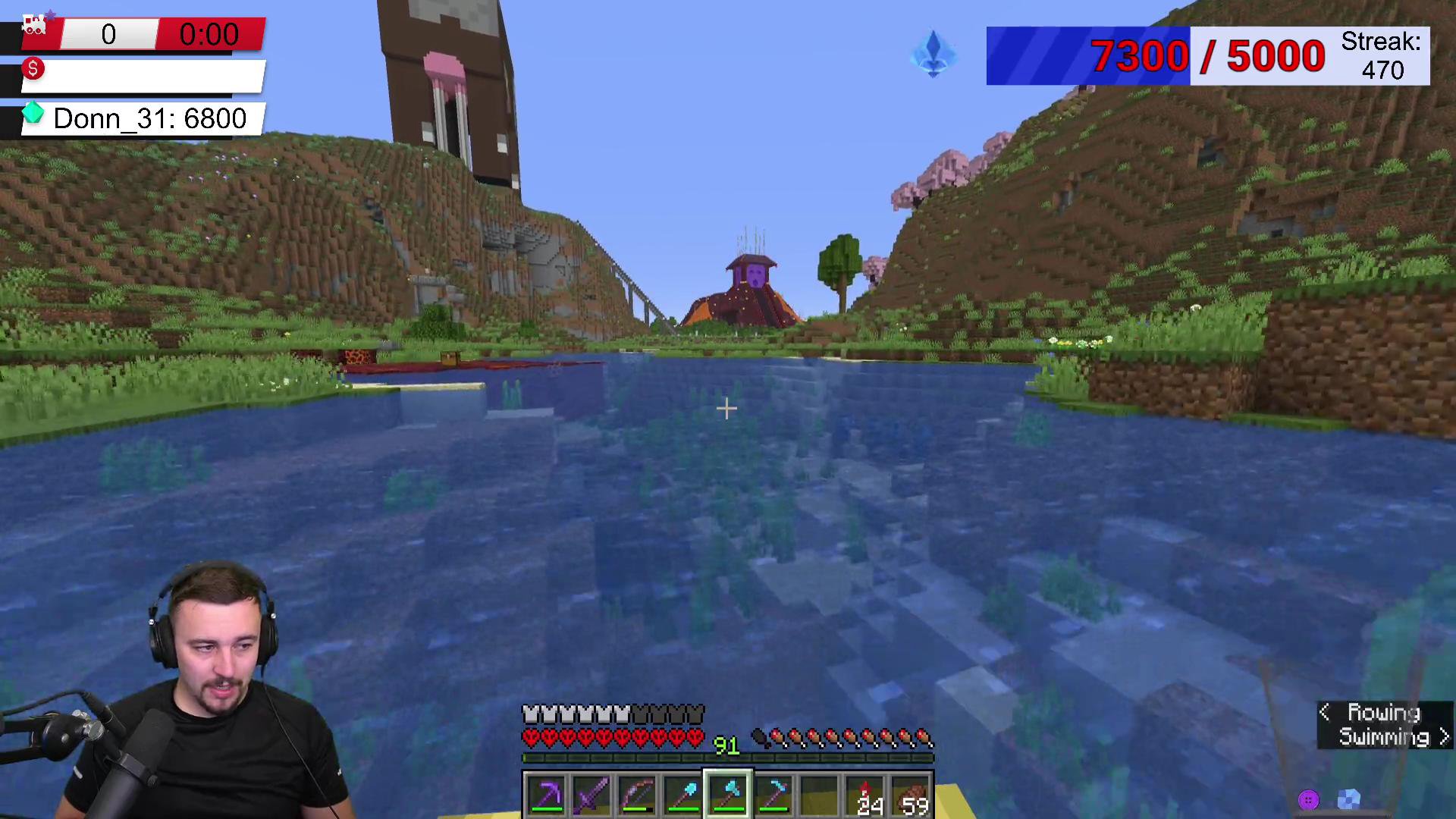This screenshot has width=1456, height=819.
Task: Click the blue pinwheel icon
Action: 1348,799
